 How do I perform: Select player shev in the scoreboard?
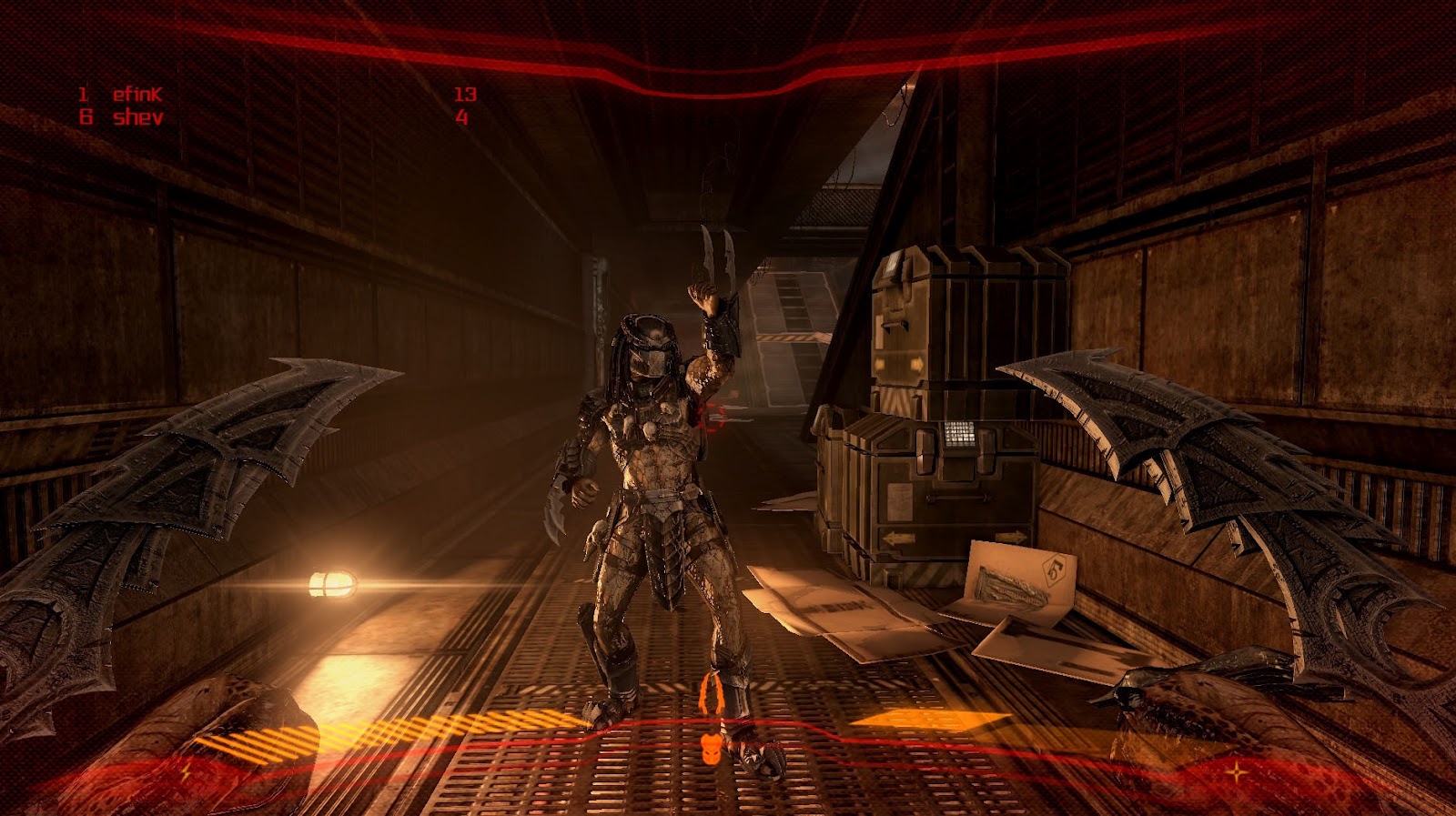coord(137,117)
